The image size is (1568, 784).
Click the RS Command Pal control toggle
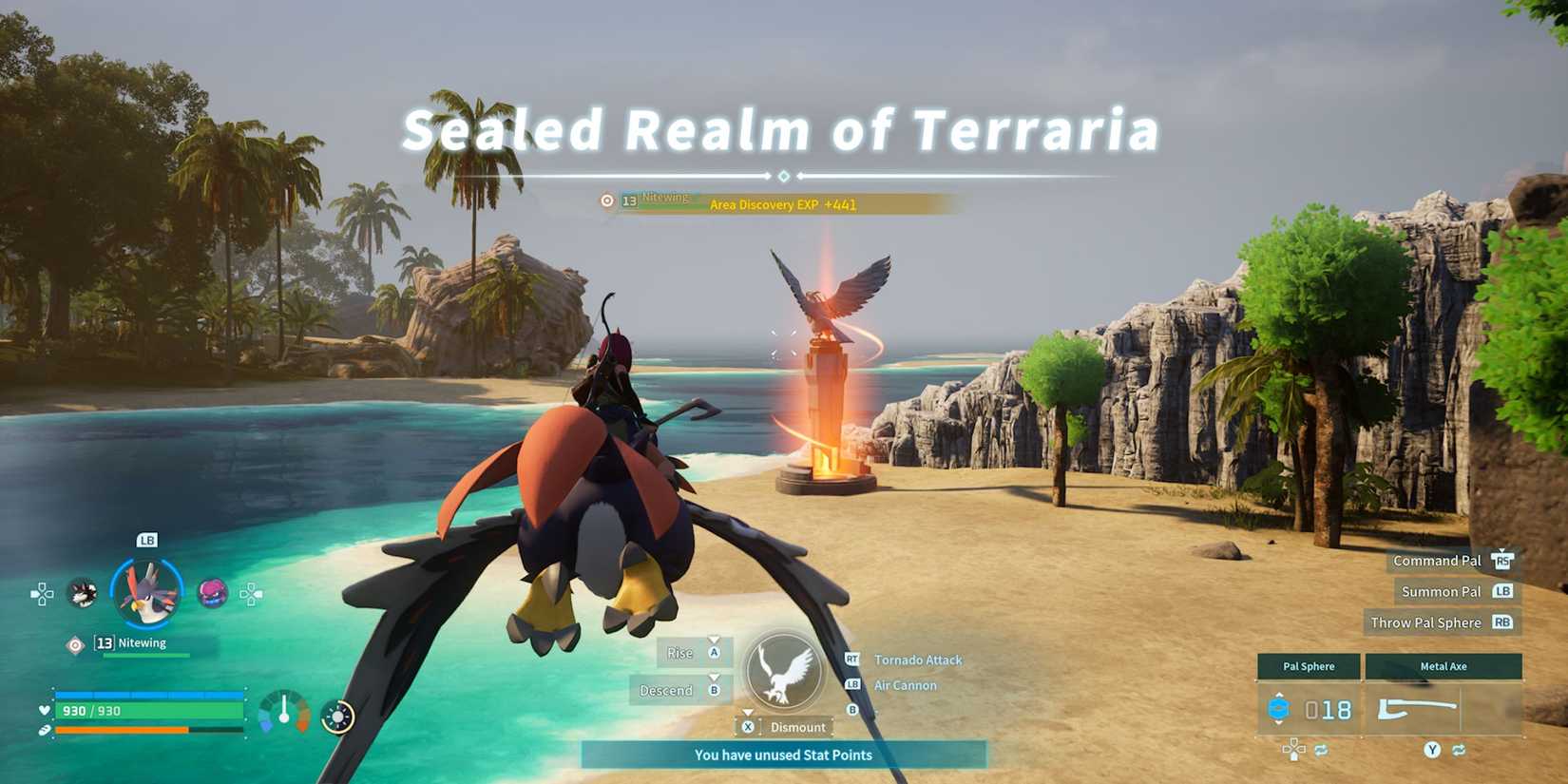pos(1503,561)
